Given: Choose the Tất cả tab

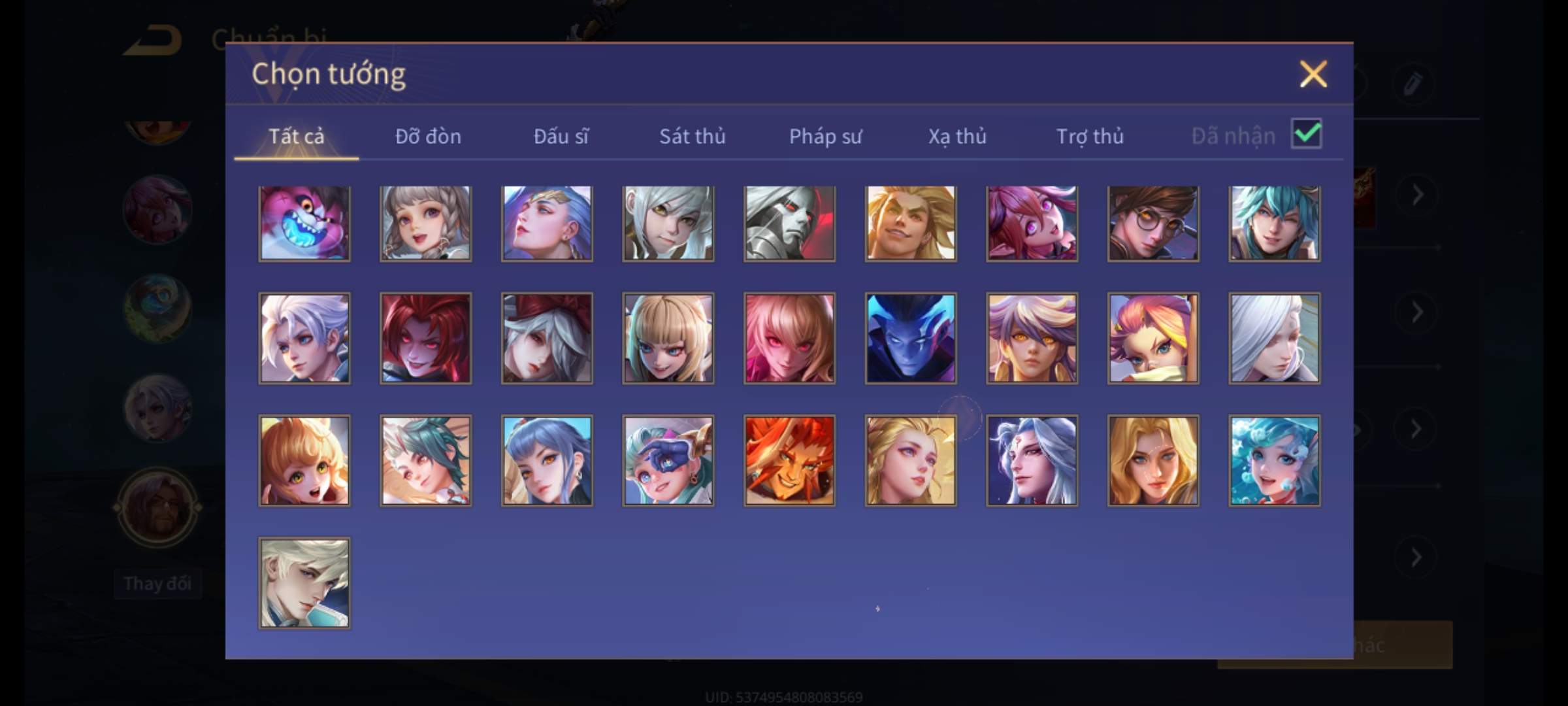Looking at the screenshot, I should (x=296, y=136).
